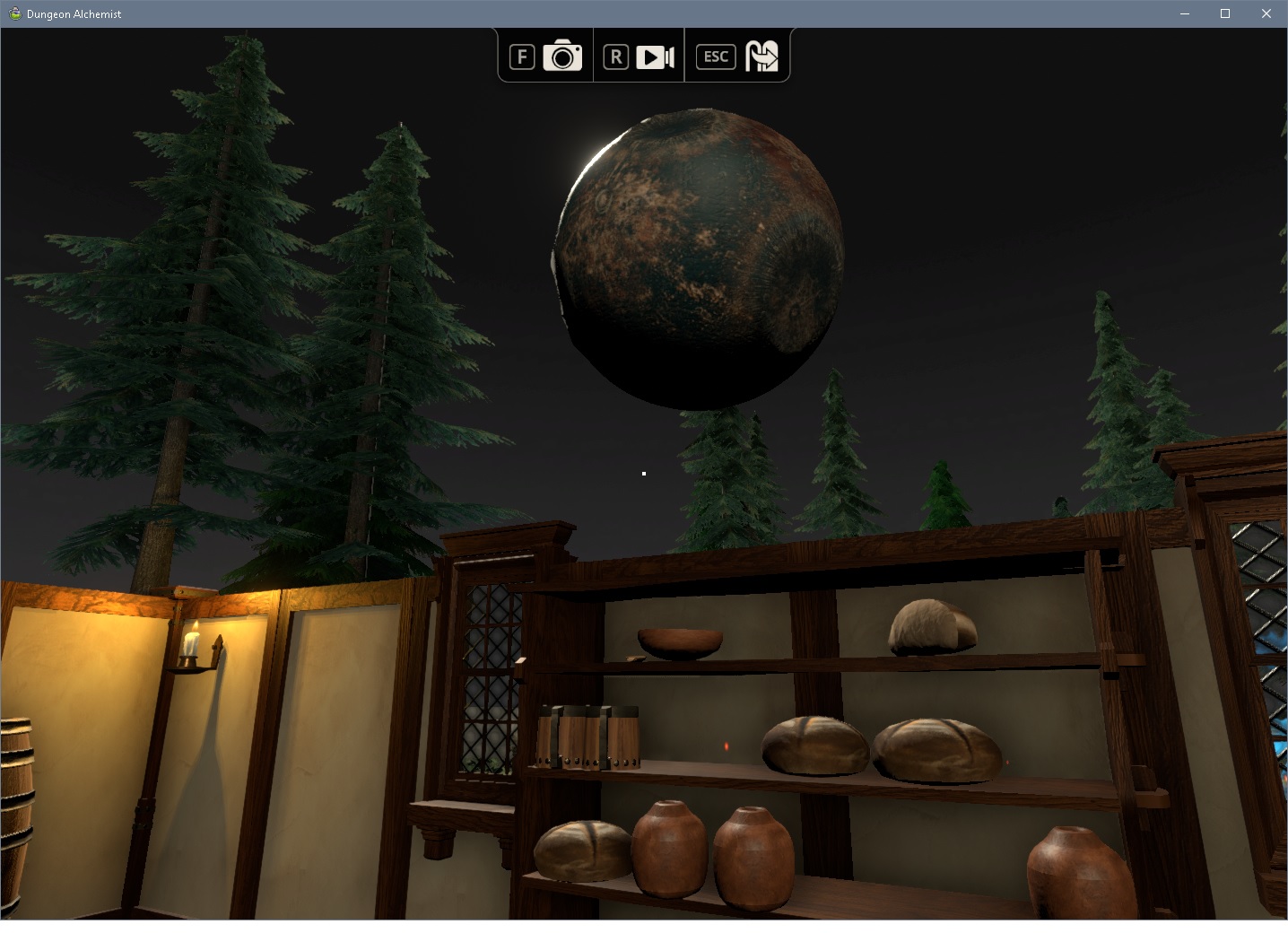Viewport: 1288px width, 933px height.
Task: Start recording with the video camera icon
Action: click(655, 57)
